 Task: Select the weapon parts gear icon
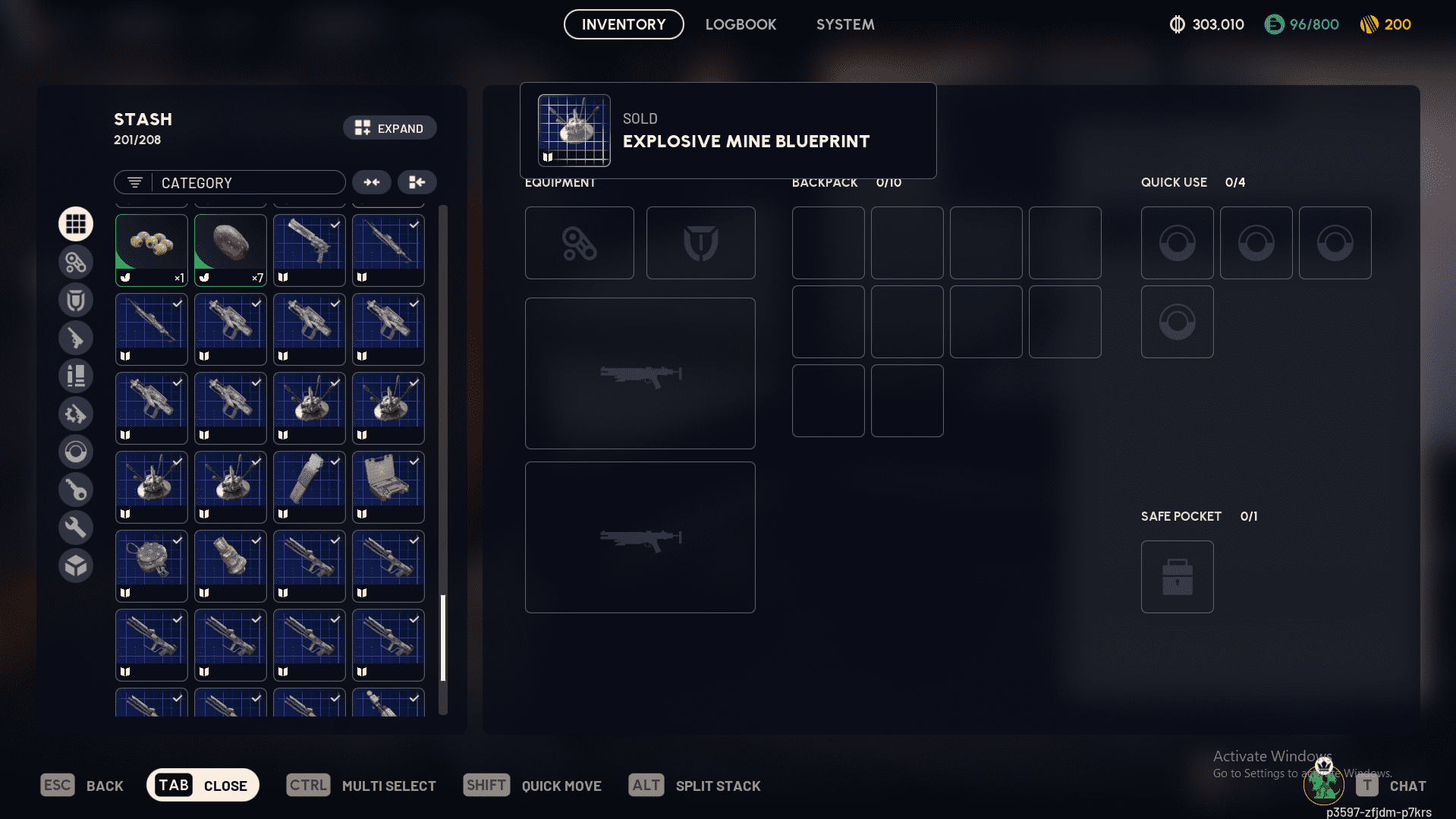76,413
